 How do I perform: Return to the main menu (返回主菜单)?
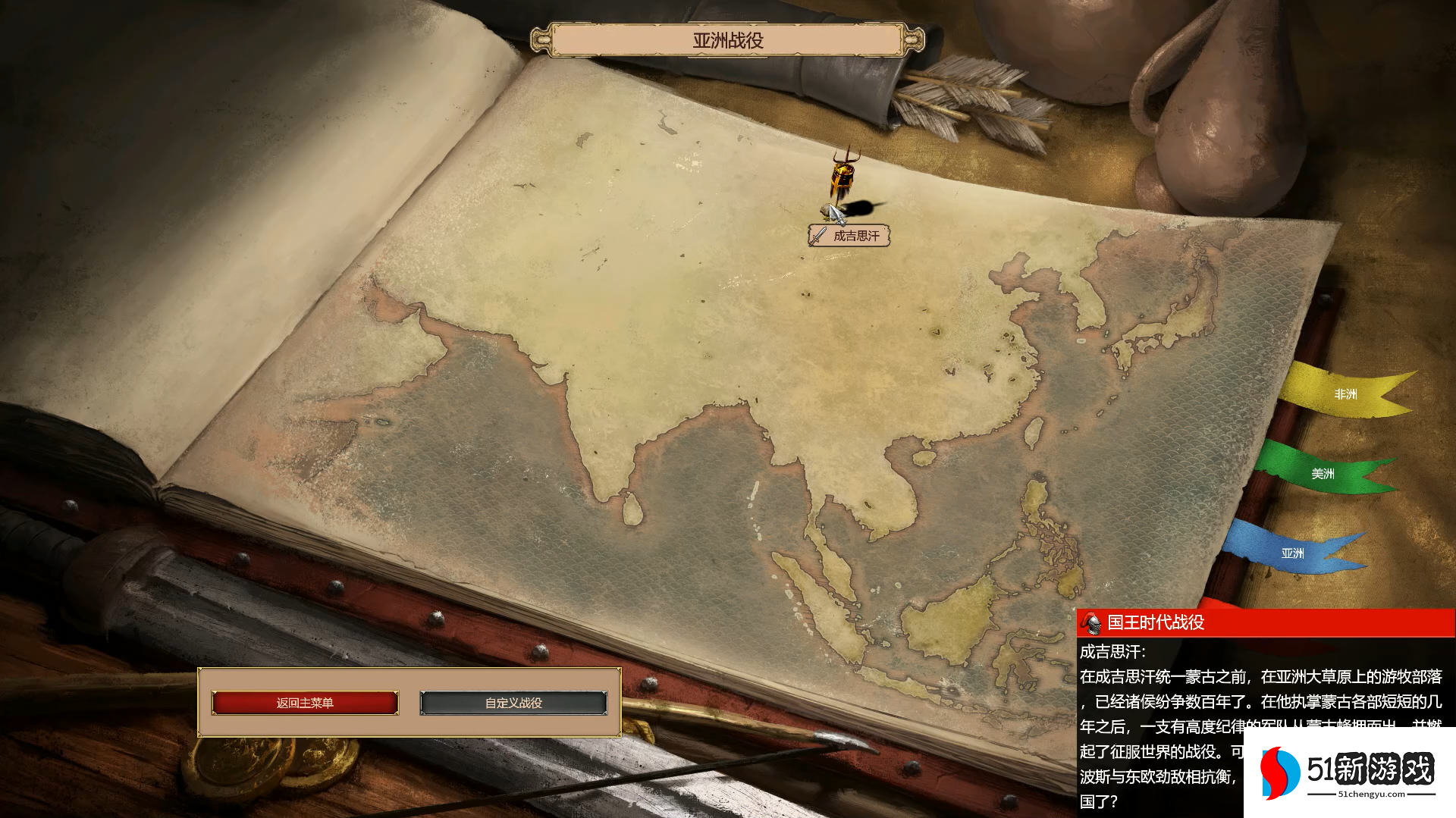pos(305,703)
